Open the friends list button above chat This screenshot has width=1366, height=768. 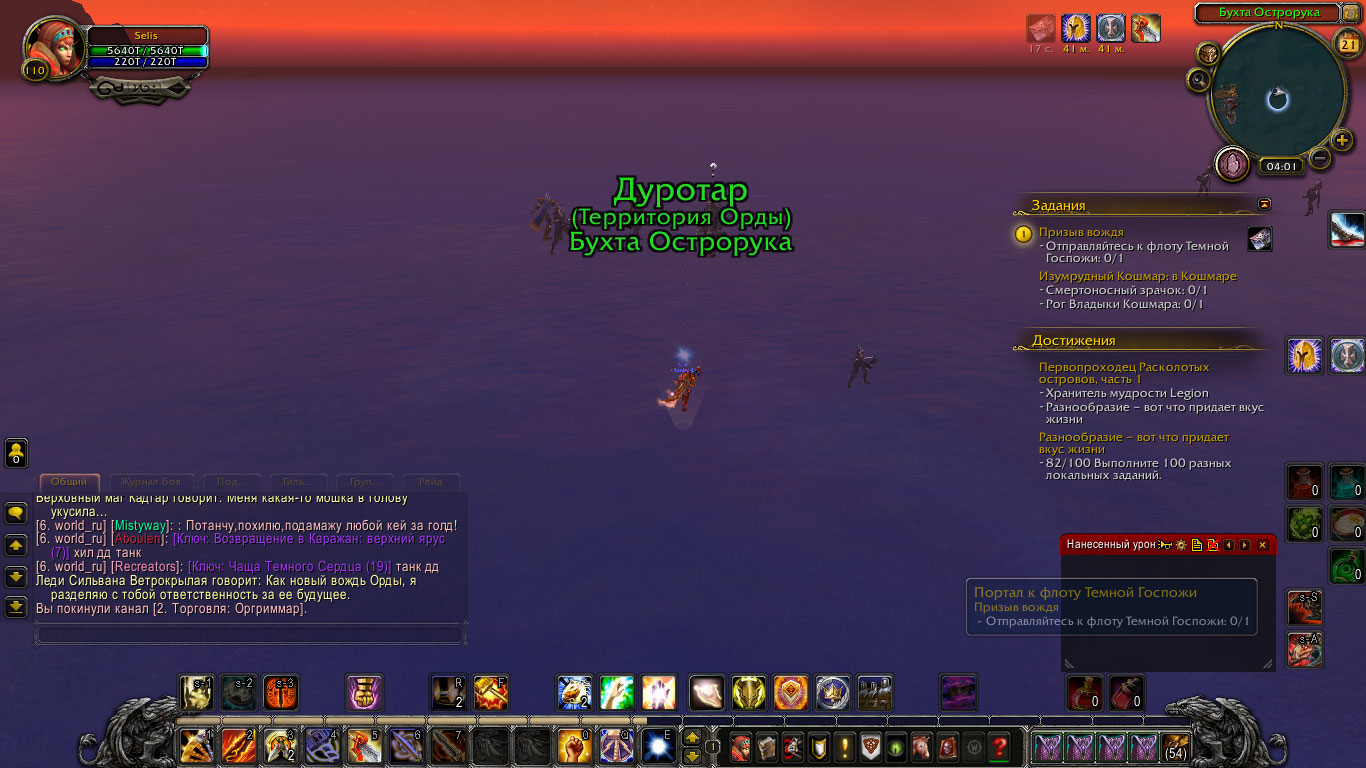point(17,453)
